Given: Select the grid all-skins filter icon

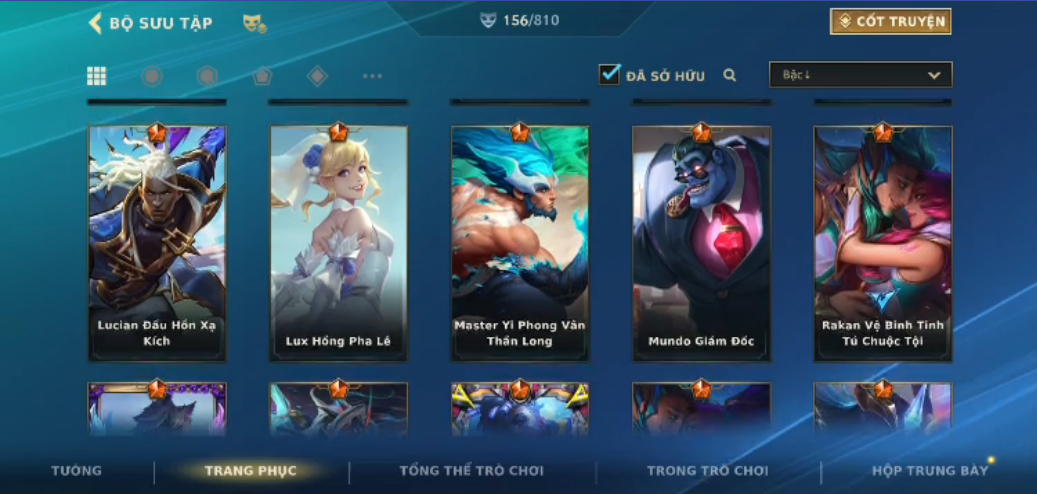Looking at the screenshot, I should point(97,76).
